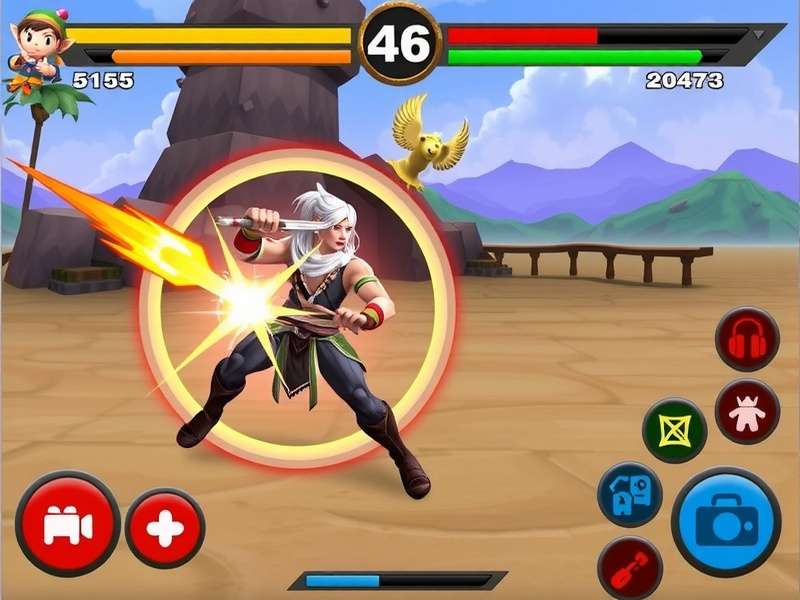800x600 pixels.
Task: Select the red headphones icon button
Action: click(x=747, y=340)
